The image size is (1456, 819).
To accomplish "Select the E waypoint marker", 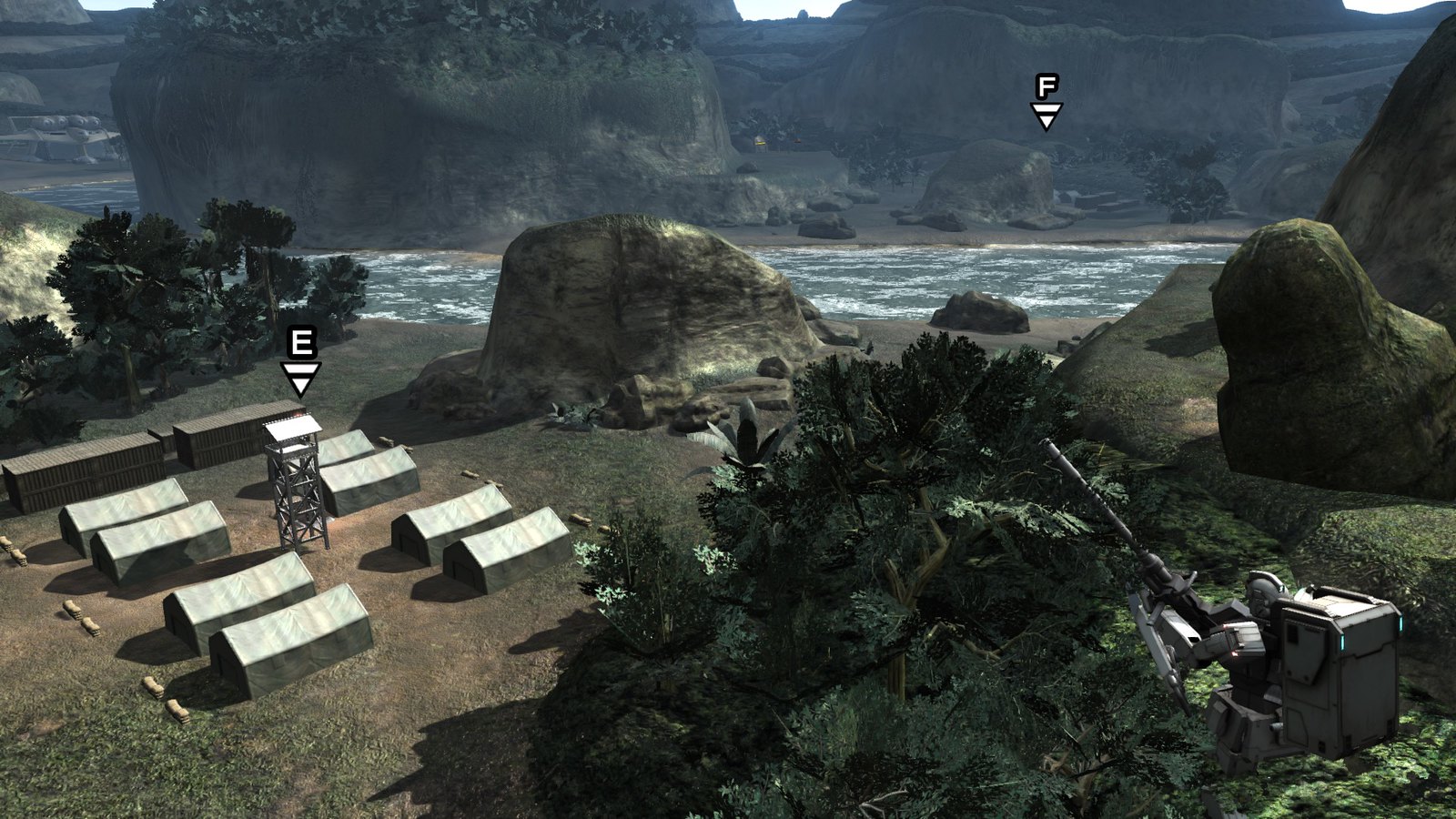I will [x=300, y=362].
